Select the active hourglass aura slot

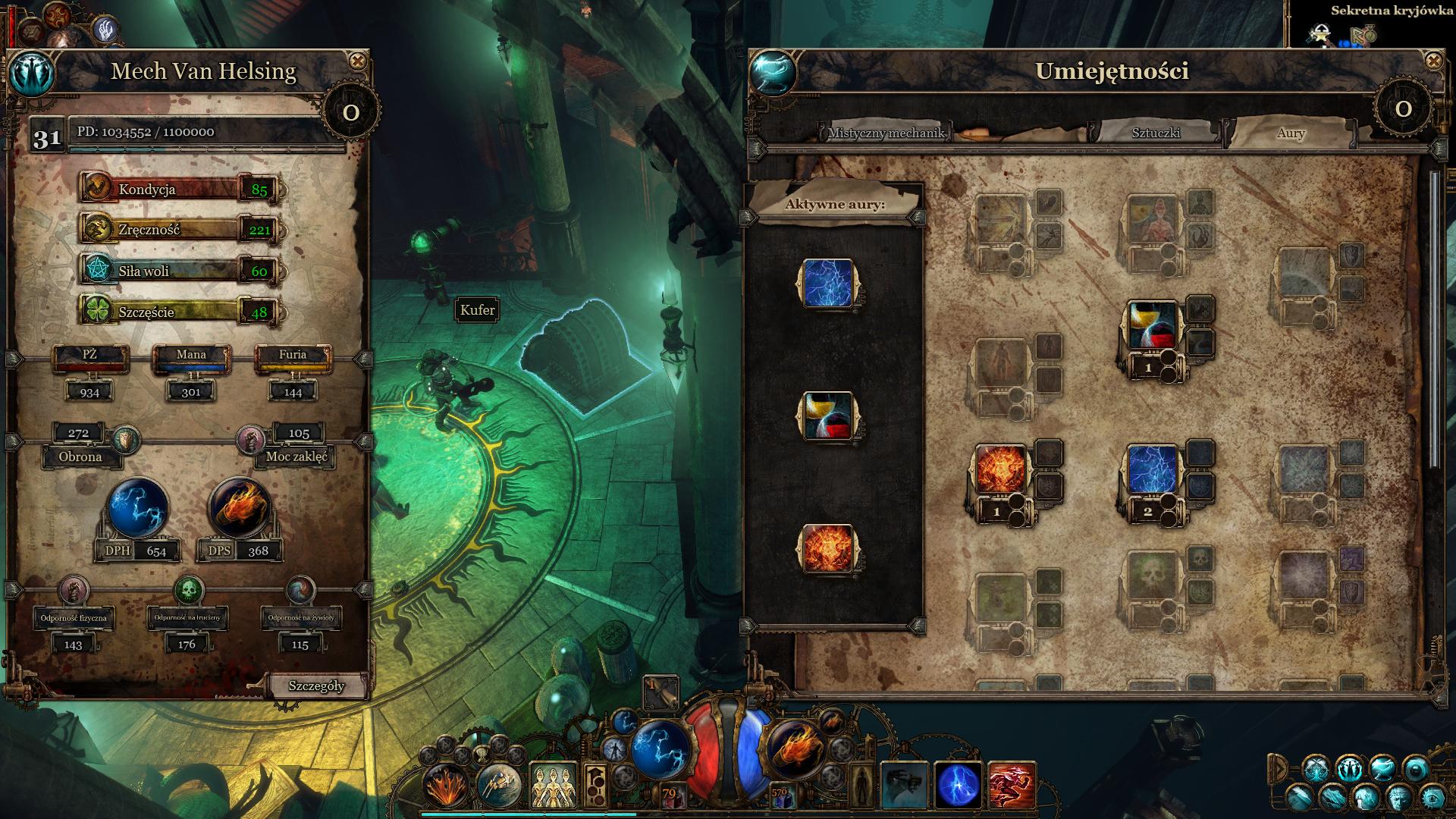pyautogui.click(x=827, y=416)
